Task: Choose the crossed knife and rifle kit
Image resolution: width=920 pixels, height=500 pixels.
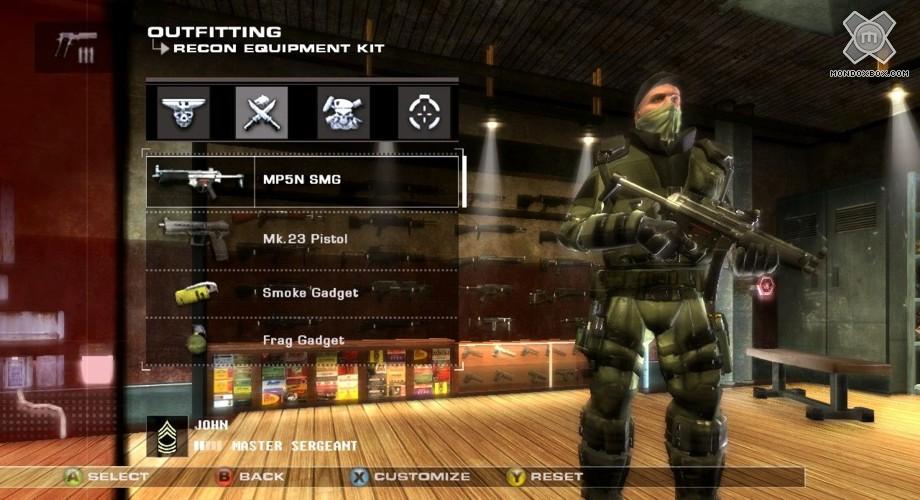Action: pyautogui.click(x=261, y=112)
